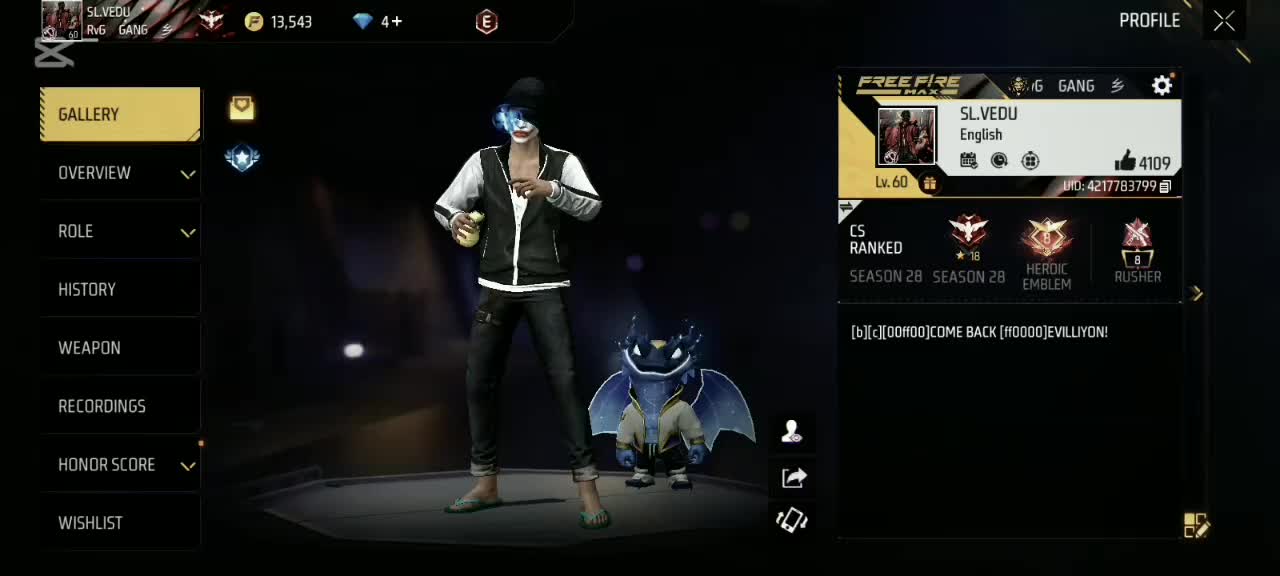Image resolution: width=1280 pixels, height=576 pixels.
Task: View the Recordings section
Action: [x=120, y=406]
